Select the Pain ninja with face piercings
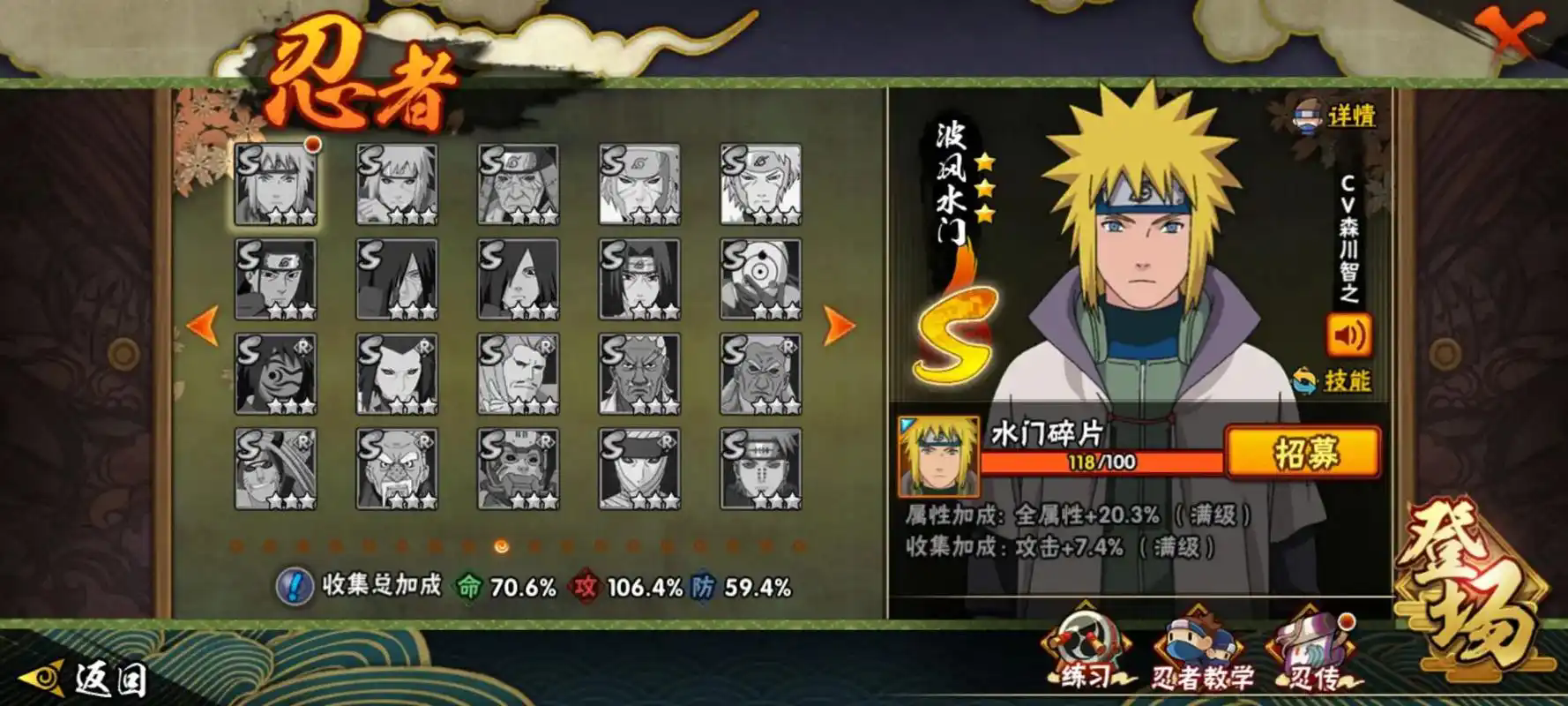Screen dimensions: 1568x706 tap(760, 469)
